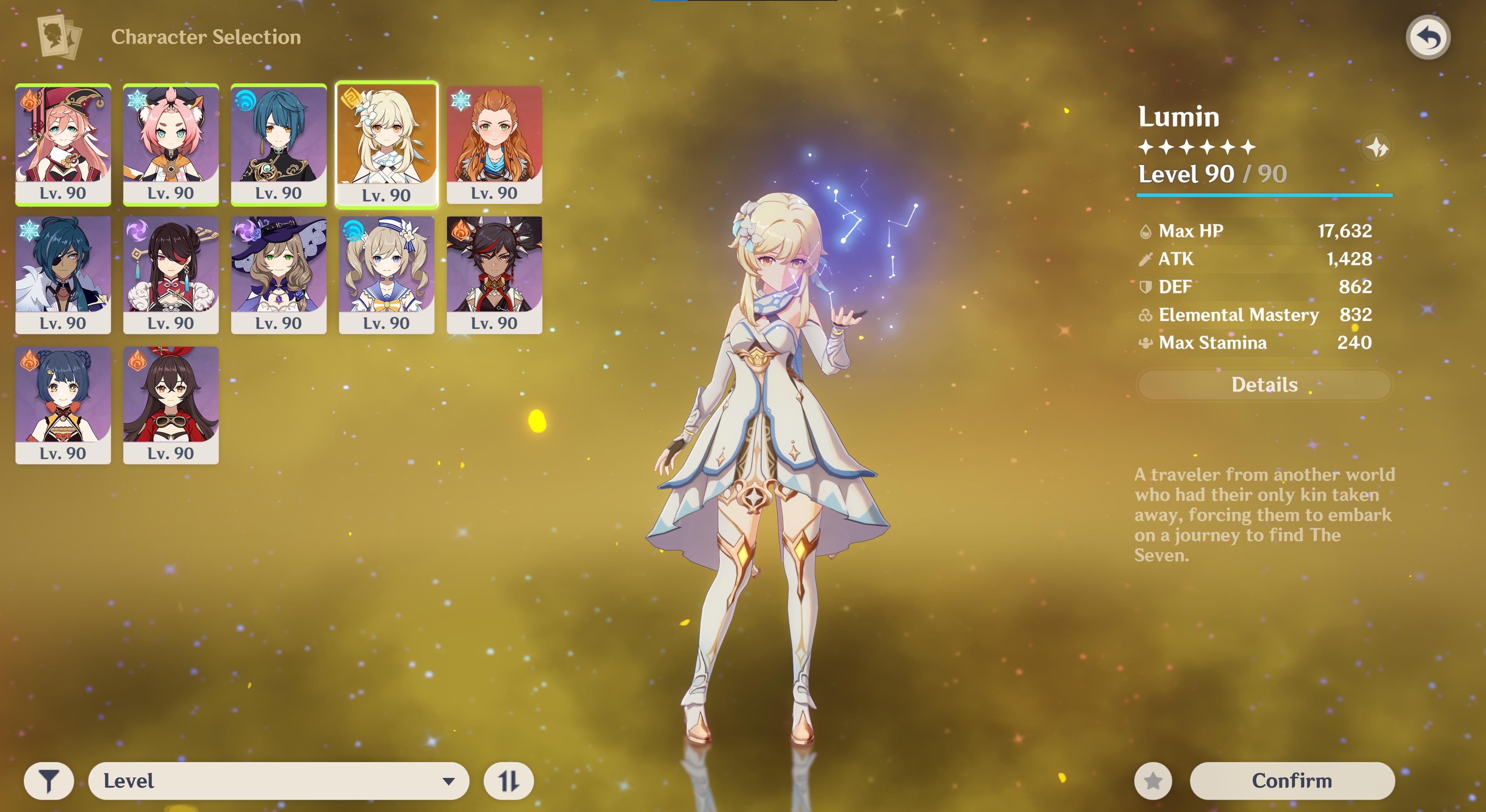The height and width of the screenshot is (812, 1486).
Task: Open the character Details panel
Action: (x=1264, y=385)
